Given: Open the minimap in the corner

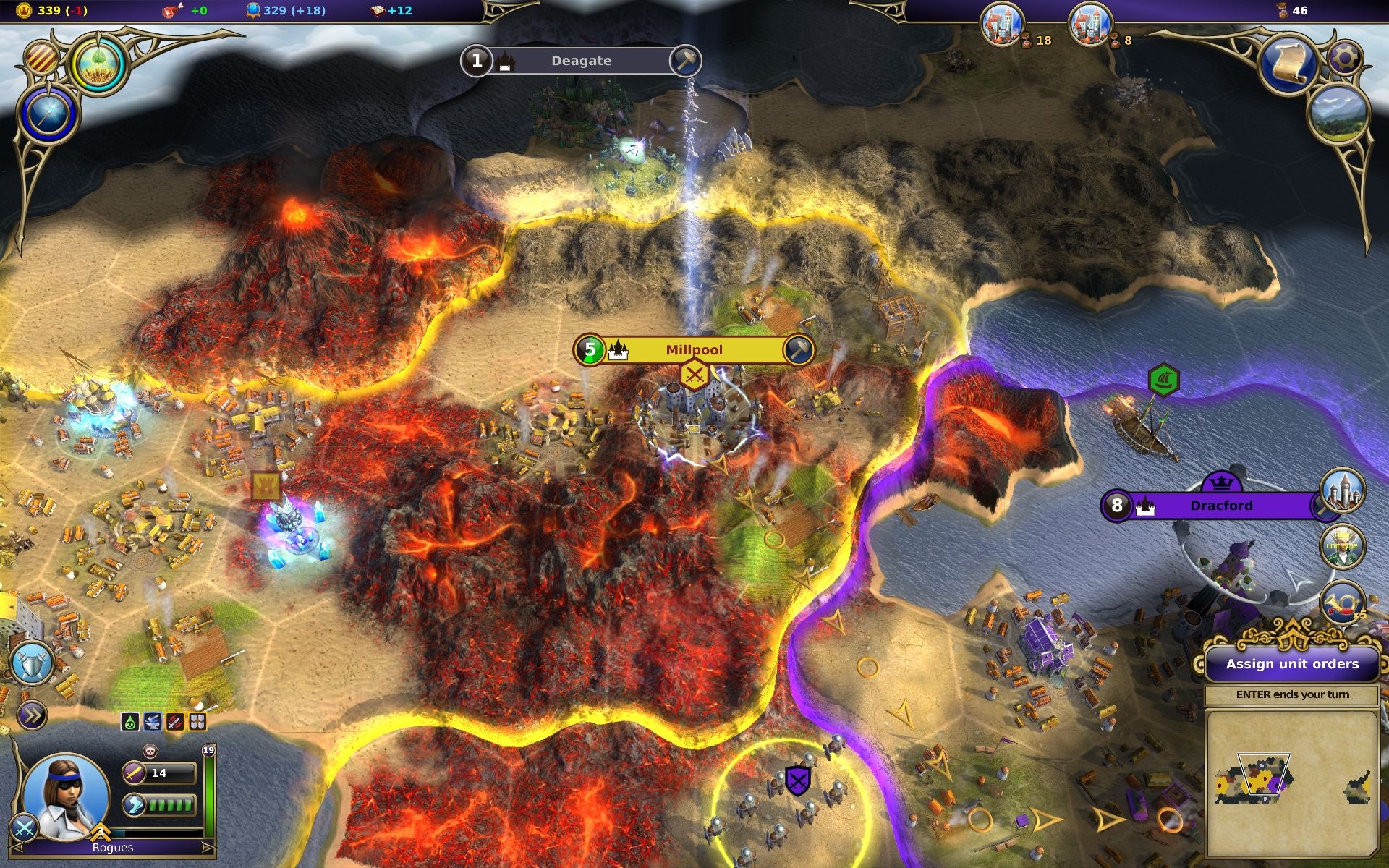Looking at the screenshot, I should tap(1292, 783).
